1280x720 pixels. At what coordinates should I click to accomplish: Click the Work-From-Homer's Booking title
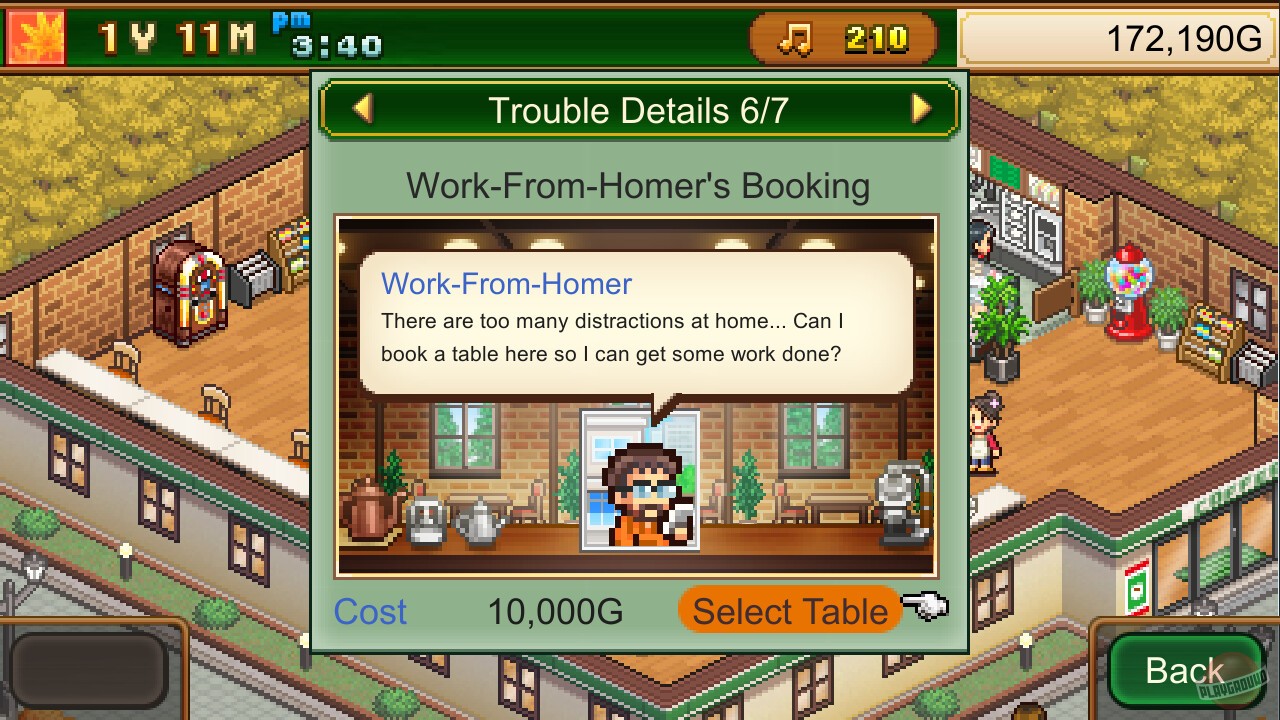(638, 185)
